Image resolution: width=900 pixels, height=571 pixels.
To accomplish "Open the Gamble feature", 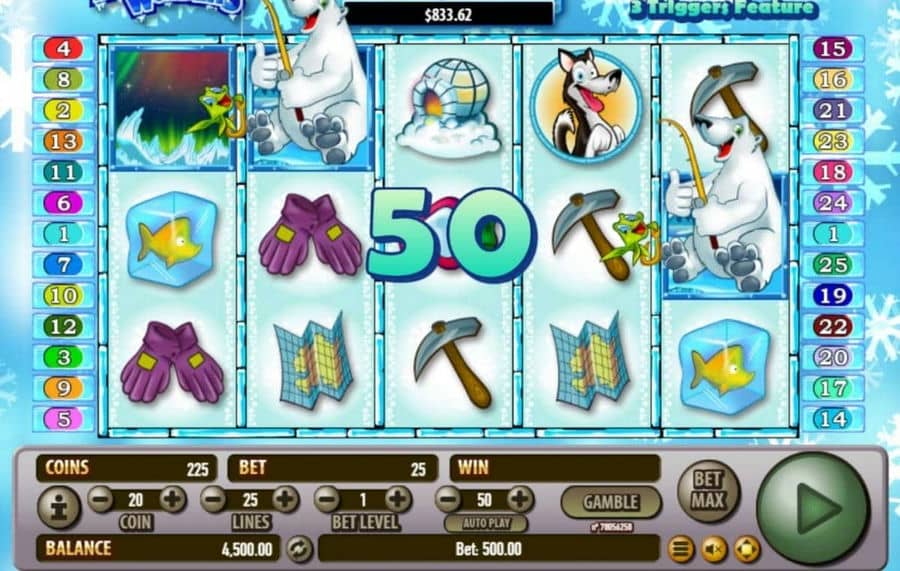I will coord(610,501).
